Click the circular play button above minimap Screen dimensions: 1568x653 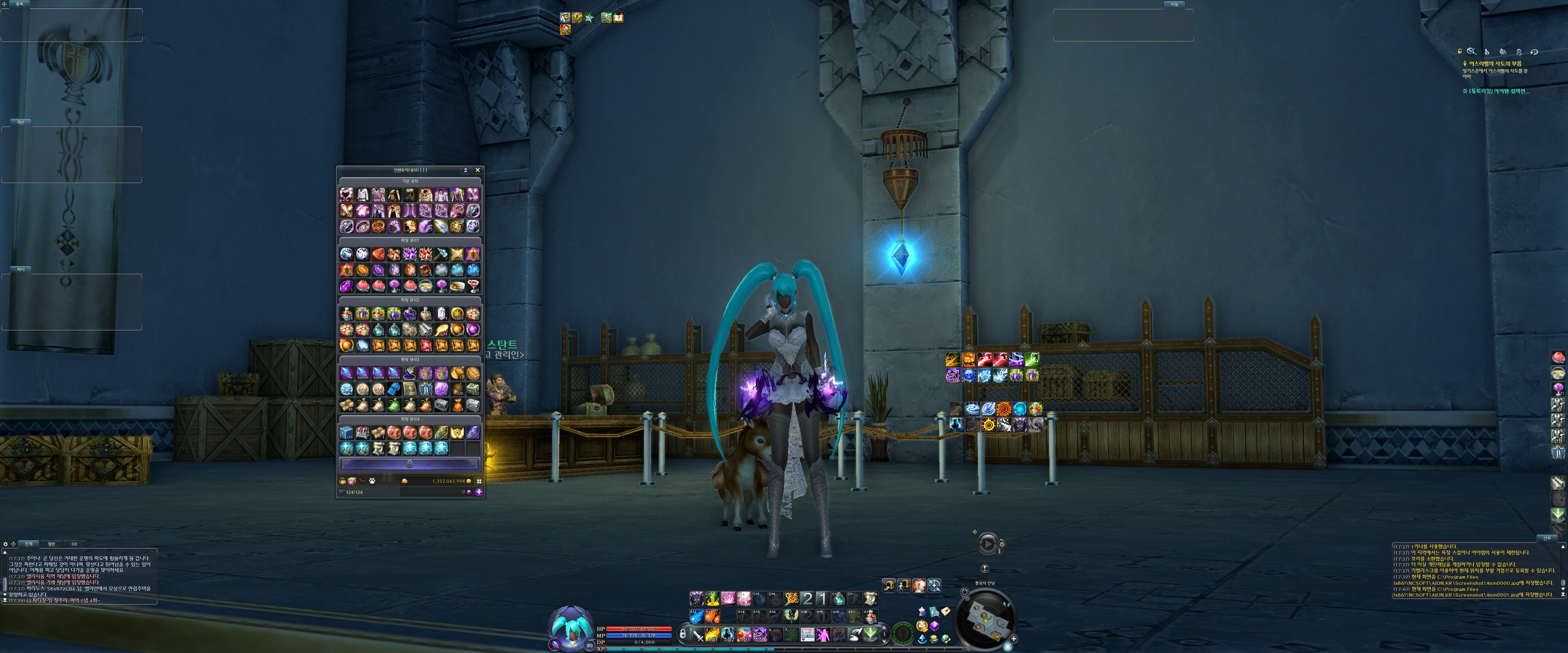tap(987, 544)
